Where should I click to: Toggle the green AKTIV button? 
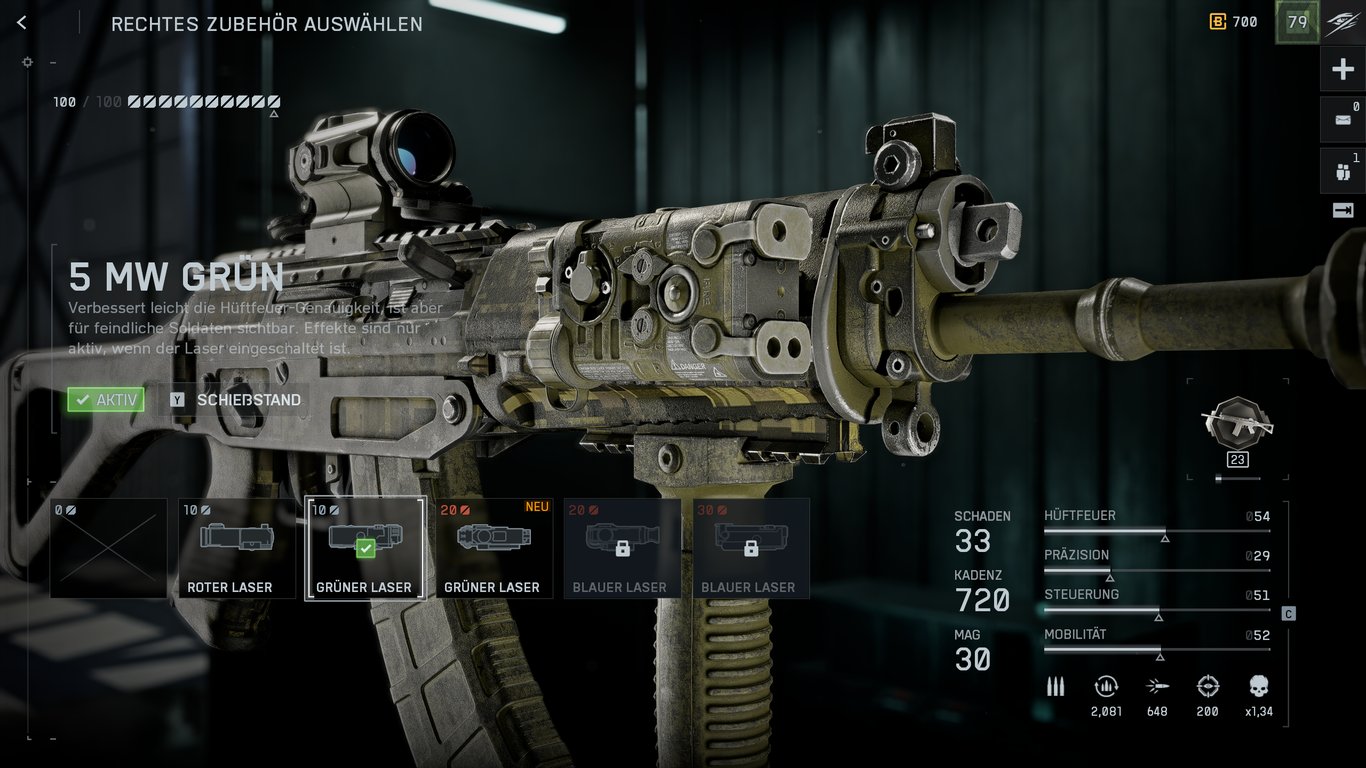[106, 400]
